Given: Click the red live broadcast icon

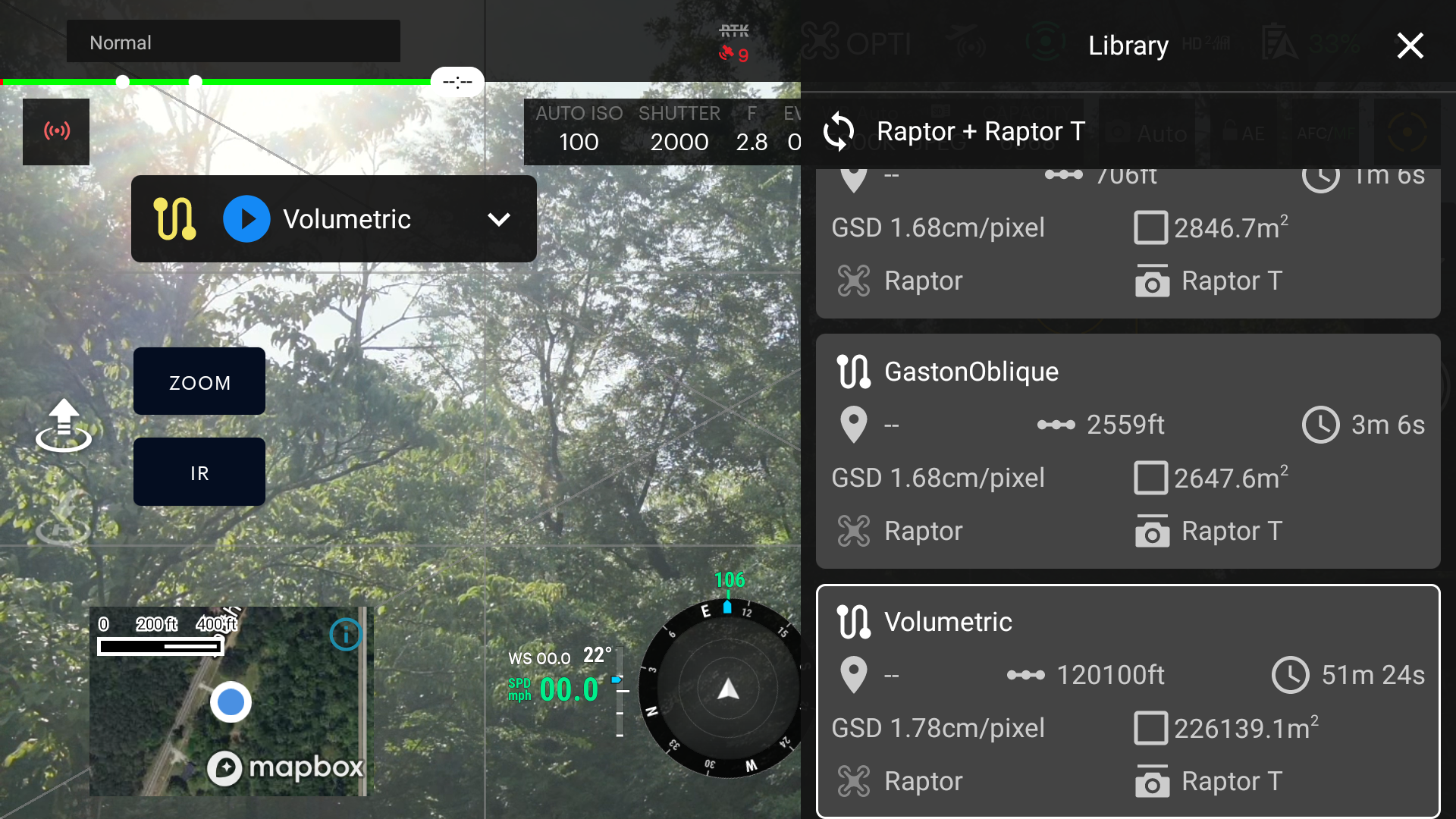Looking at the screenshot, I should (55, 131).
